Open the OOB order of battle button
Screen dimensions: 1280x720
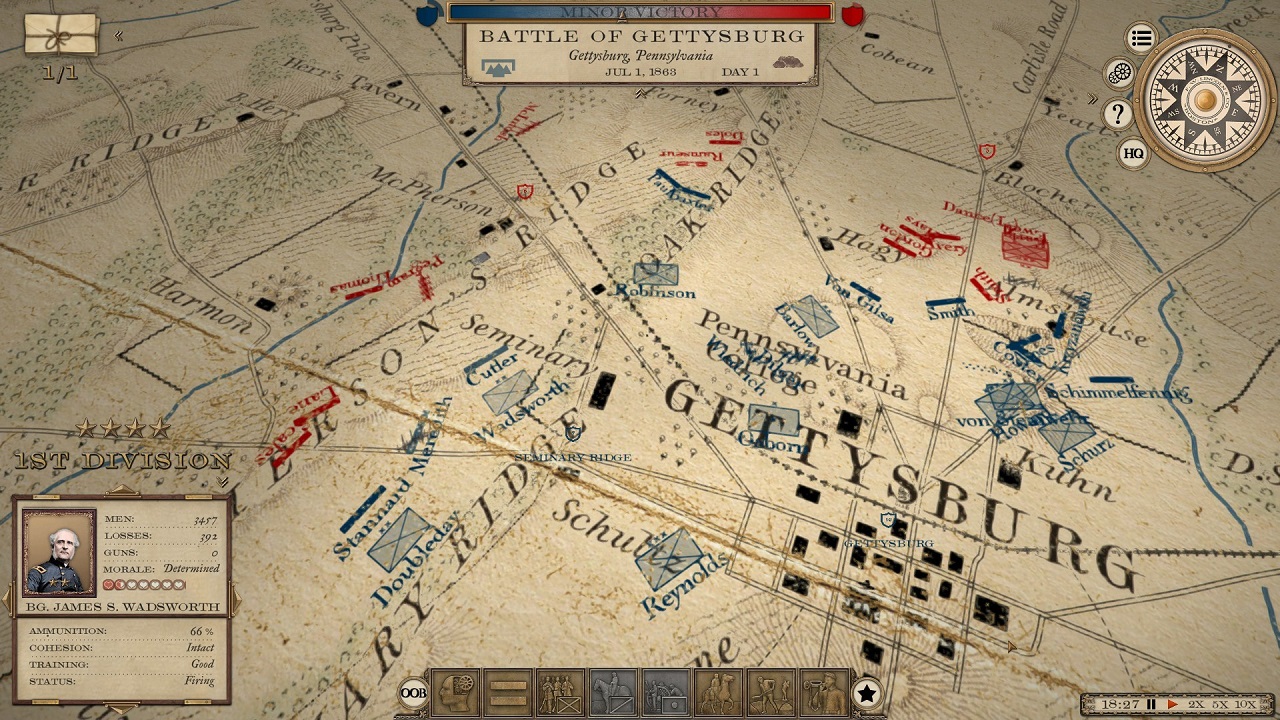click(x=412, y=694)
